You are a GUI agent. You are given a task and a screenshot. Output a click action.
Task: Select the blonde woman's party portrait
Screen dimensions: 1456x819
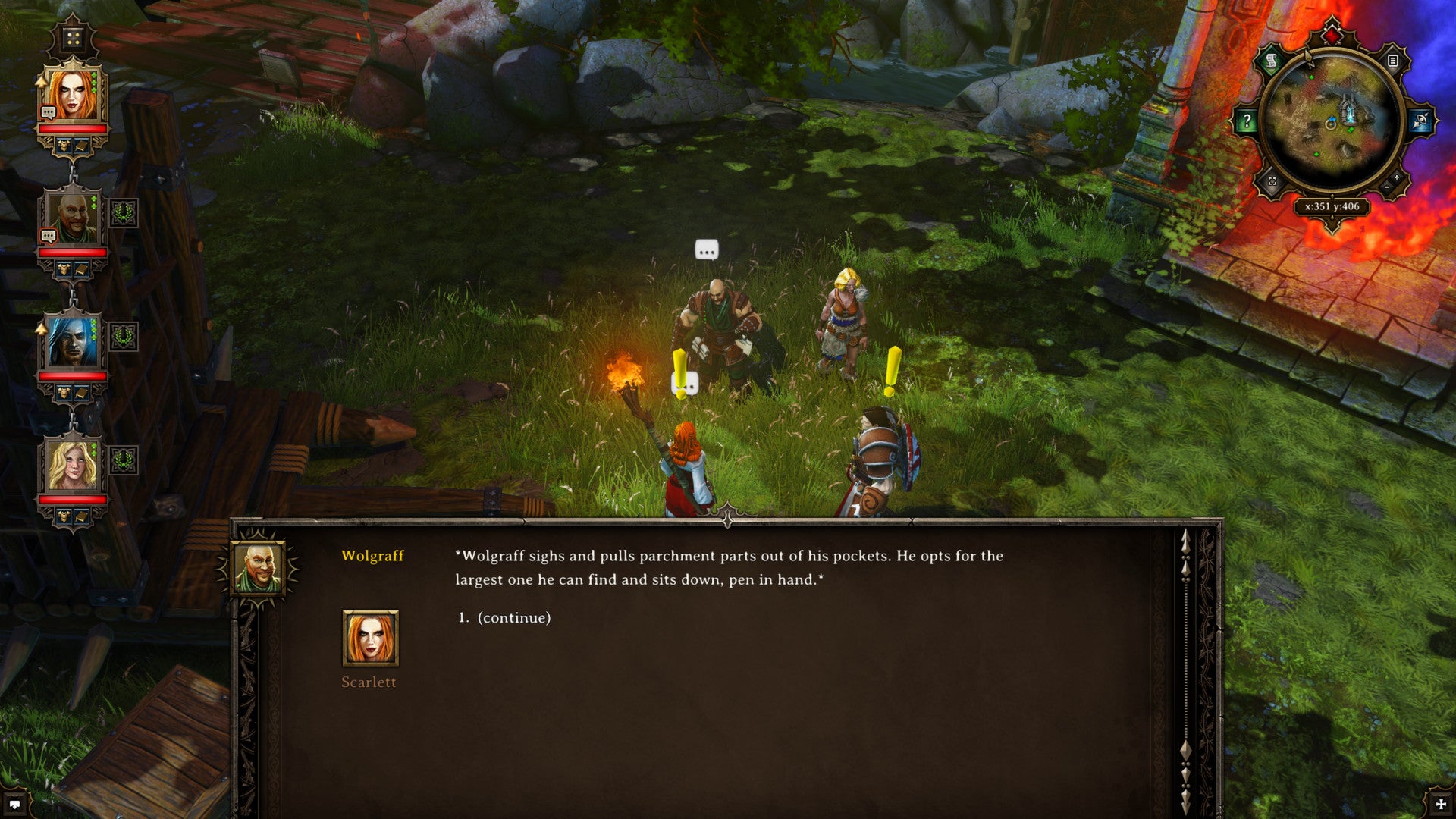point(72,465)
